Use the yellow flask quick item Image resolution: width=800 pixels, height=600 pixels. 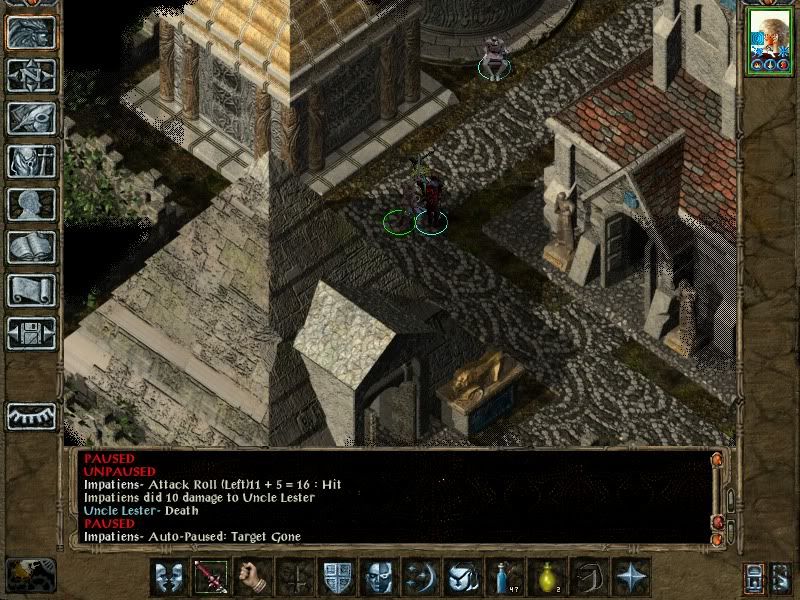546,577
